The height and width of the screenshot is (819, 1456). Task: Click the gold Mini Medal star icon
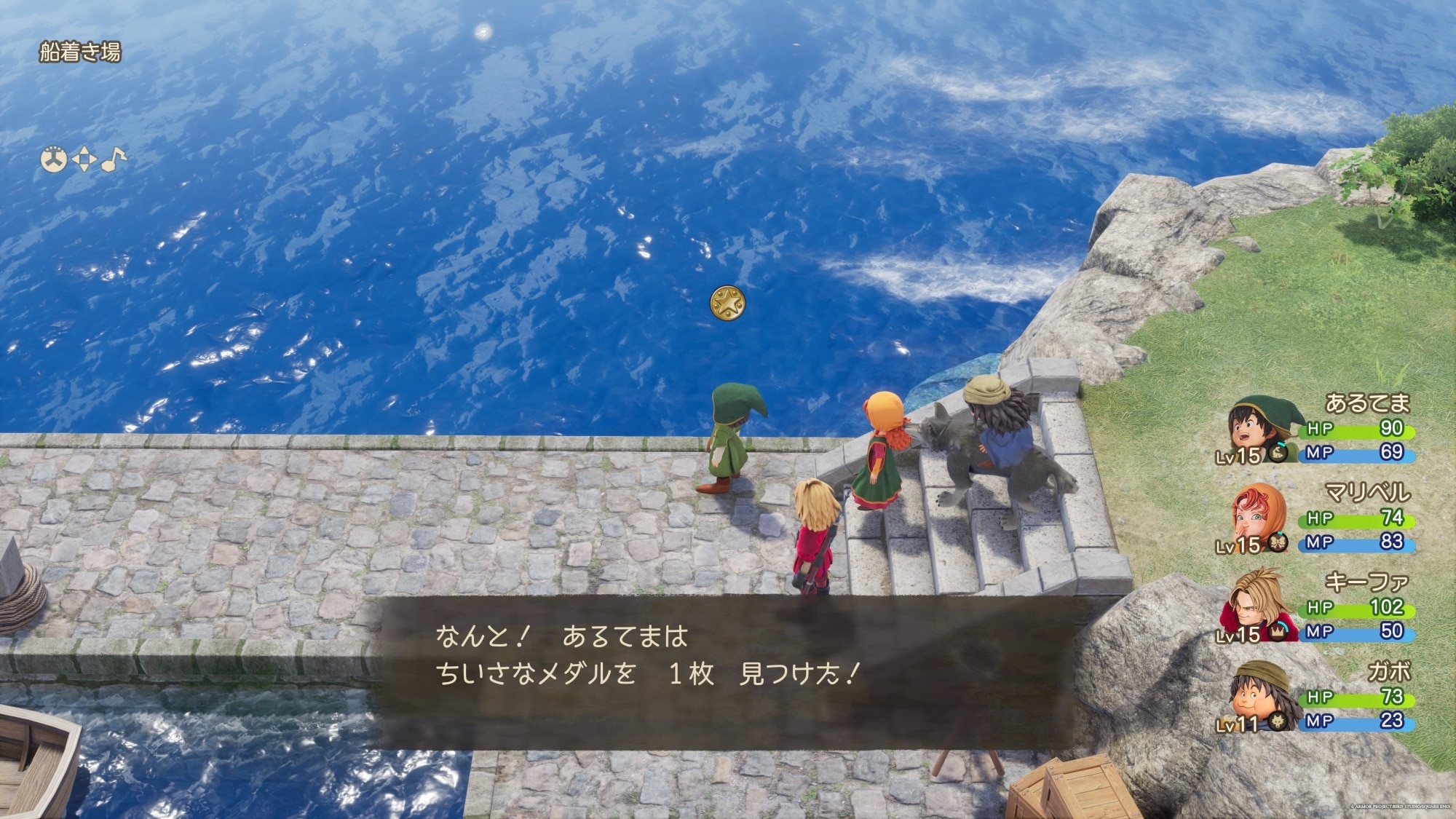[727, 303]
